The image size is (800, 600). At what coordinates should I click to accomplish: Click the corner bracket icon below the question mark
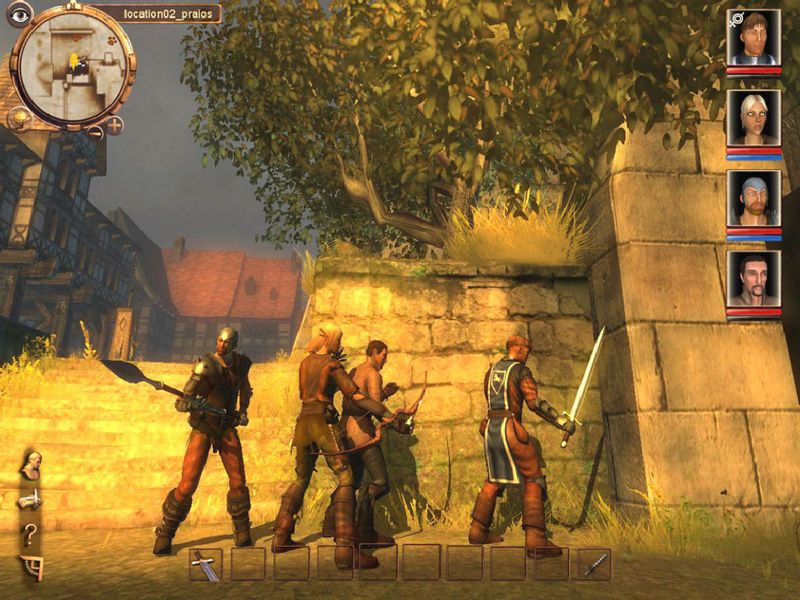(31, 567)
